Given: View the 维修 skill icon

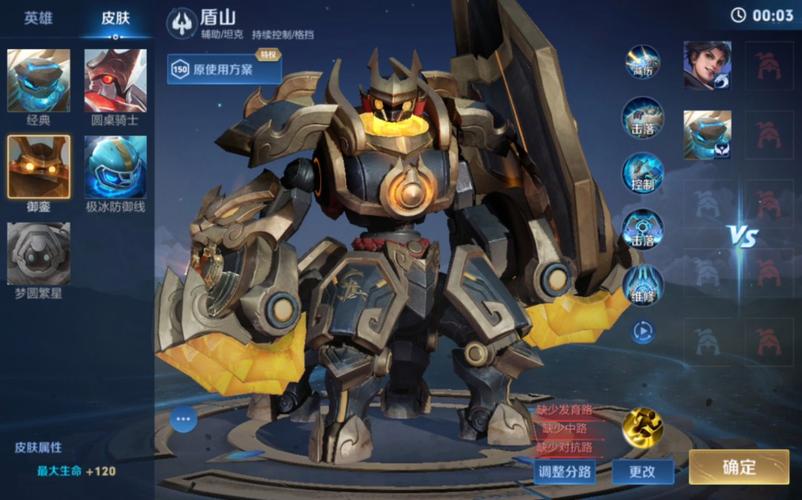Looking at the screenshot, I should pyautogui.click(x=642, y=284).
